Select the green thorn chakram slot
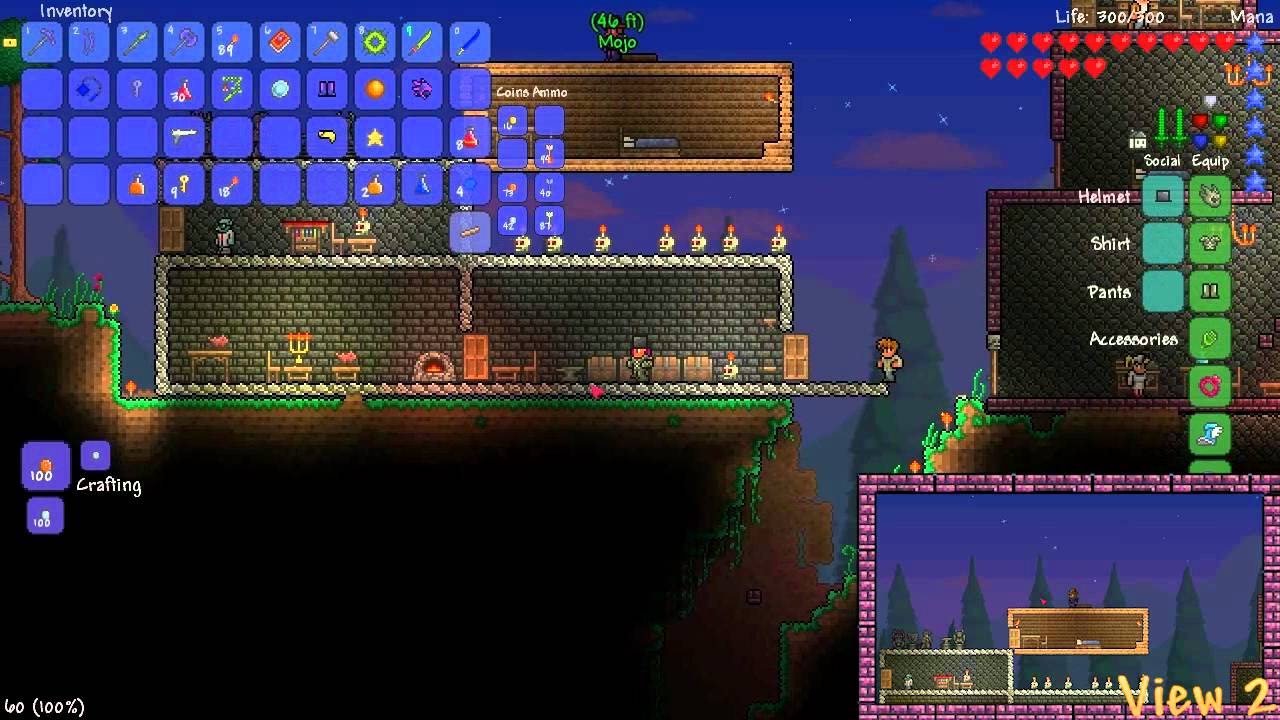This screenshot has height=720, width=1280. click(375, 43)
